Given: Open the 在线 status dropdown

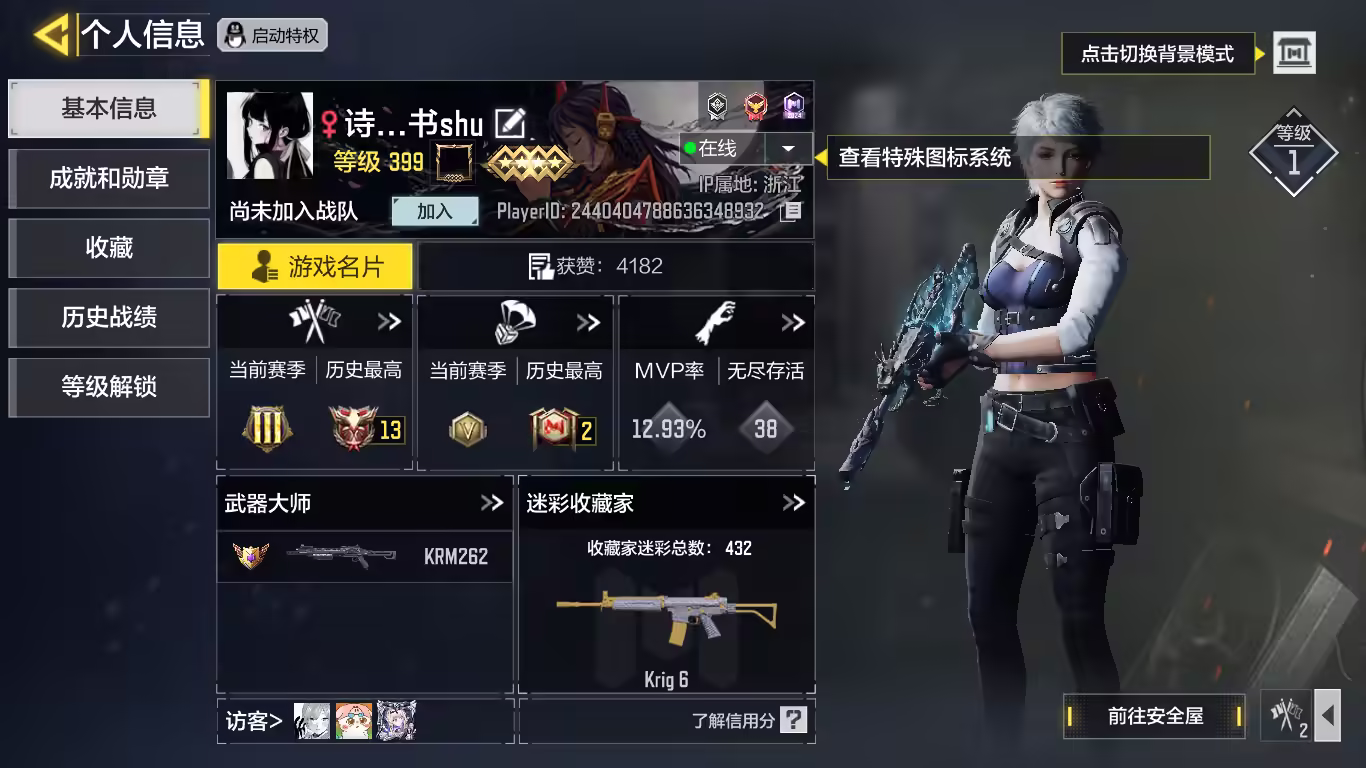Looking at the screenshot, I should coord(789,149).
